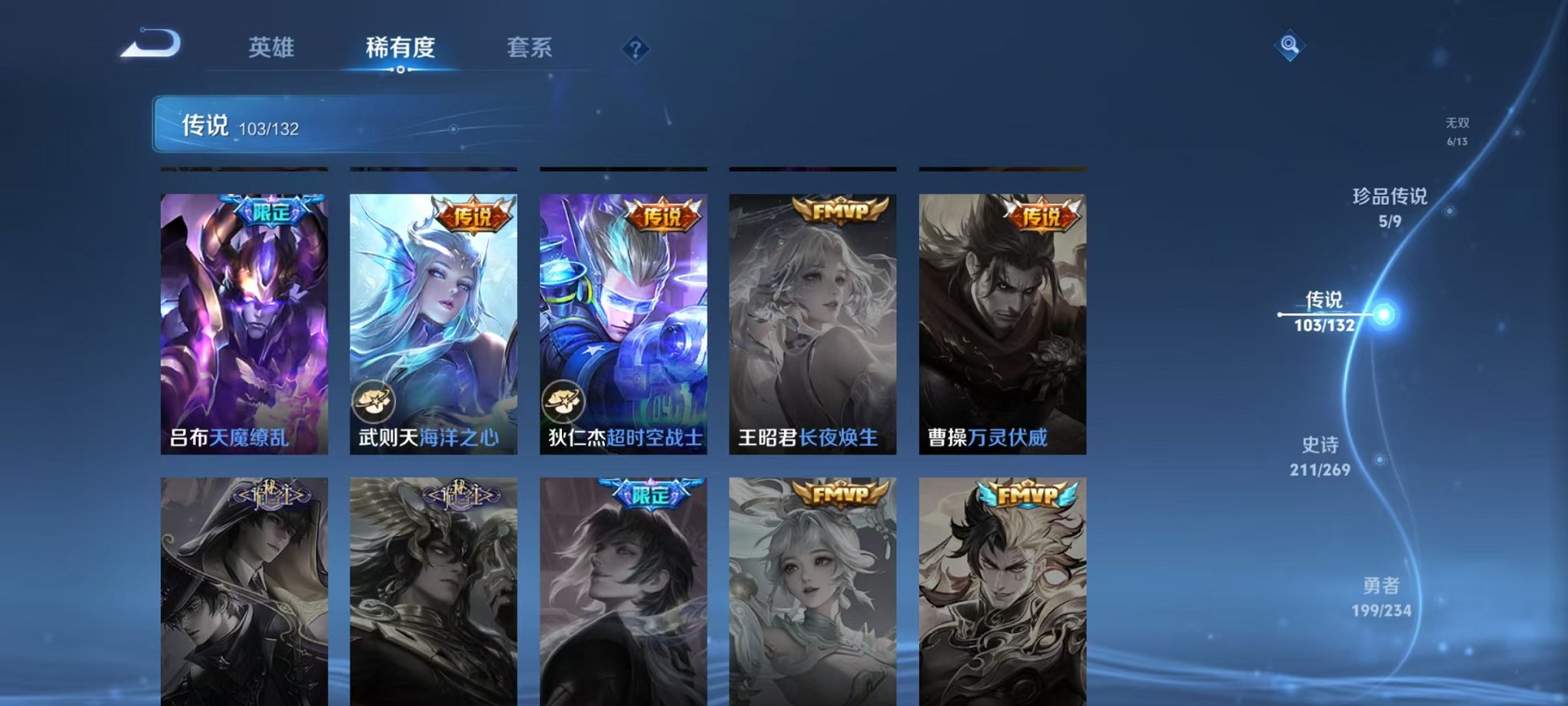1568x706 pixels.
Task: Open the help question mark icon
Action: (635, 49)
